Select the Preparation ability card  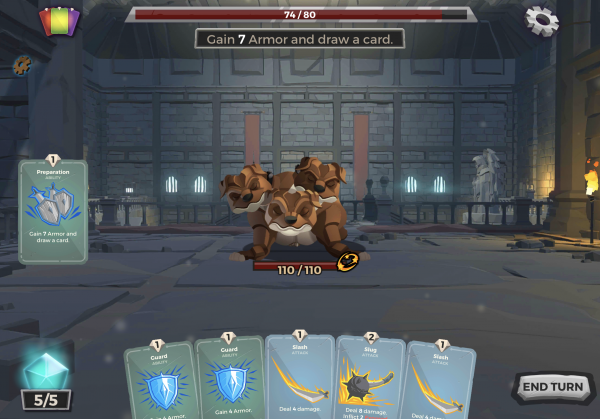pos(53,211)
